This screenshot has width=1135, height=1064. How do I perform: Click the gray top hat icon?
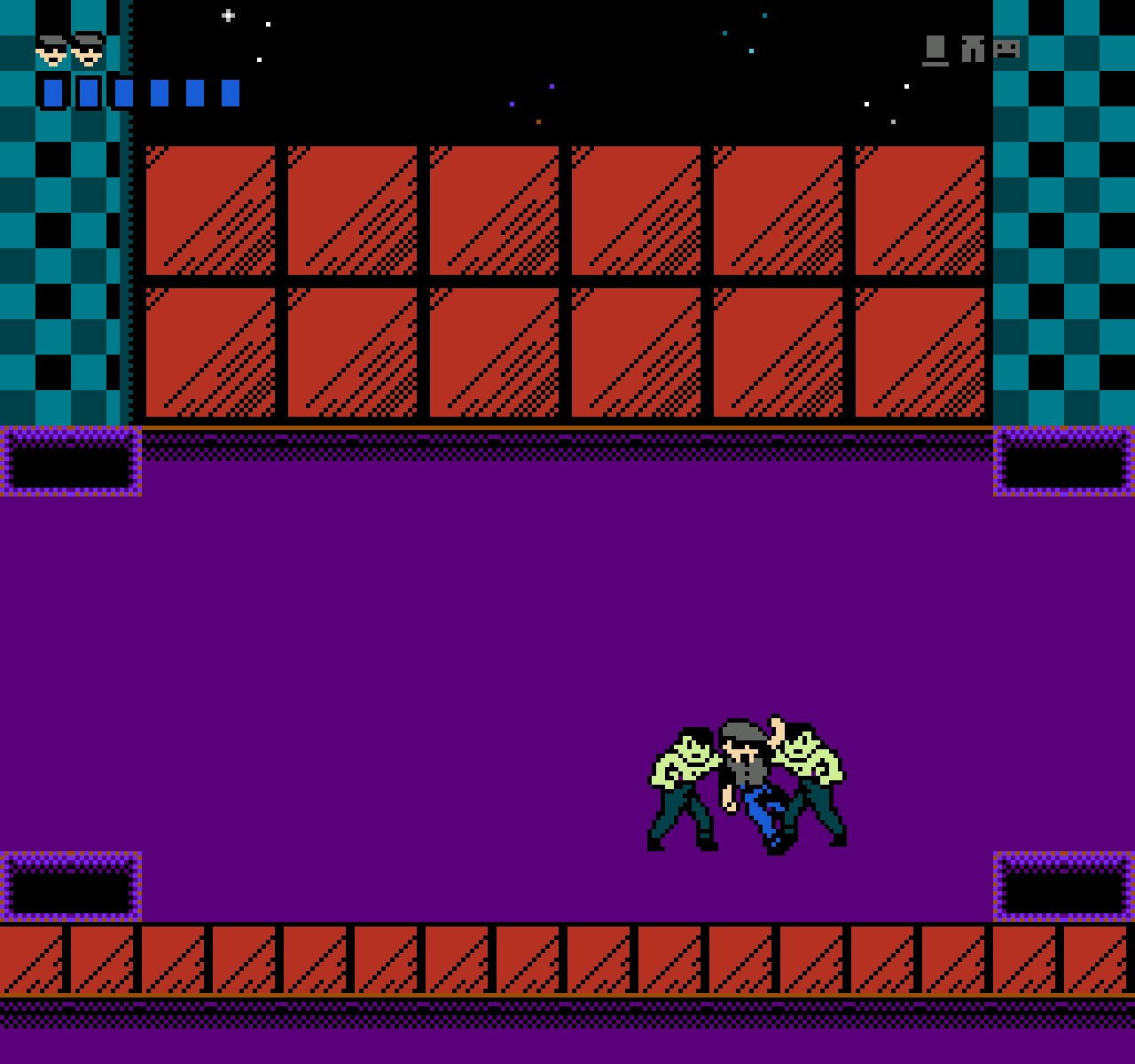935,51
